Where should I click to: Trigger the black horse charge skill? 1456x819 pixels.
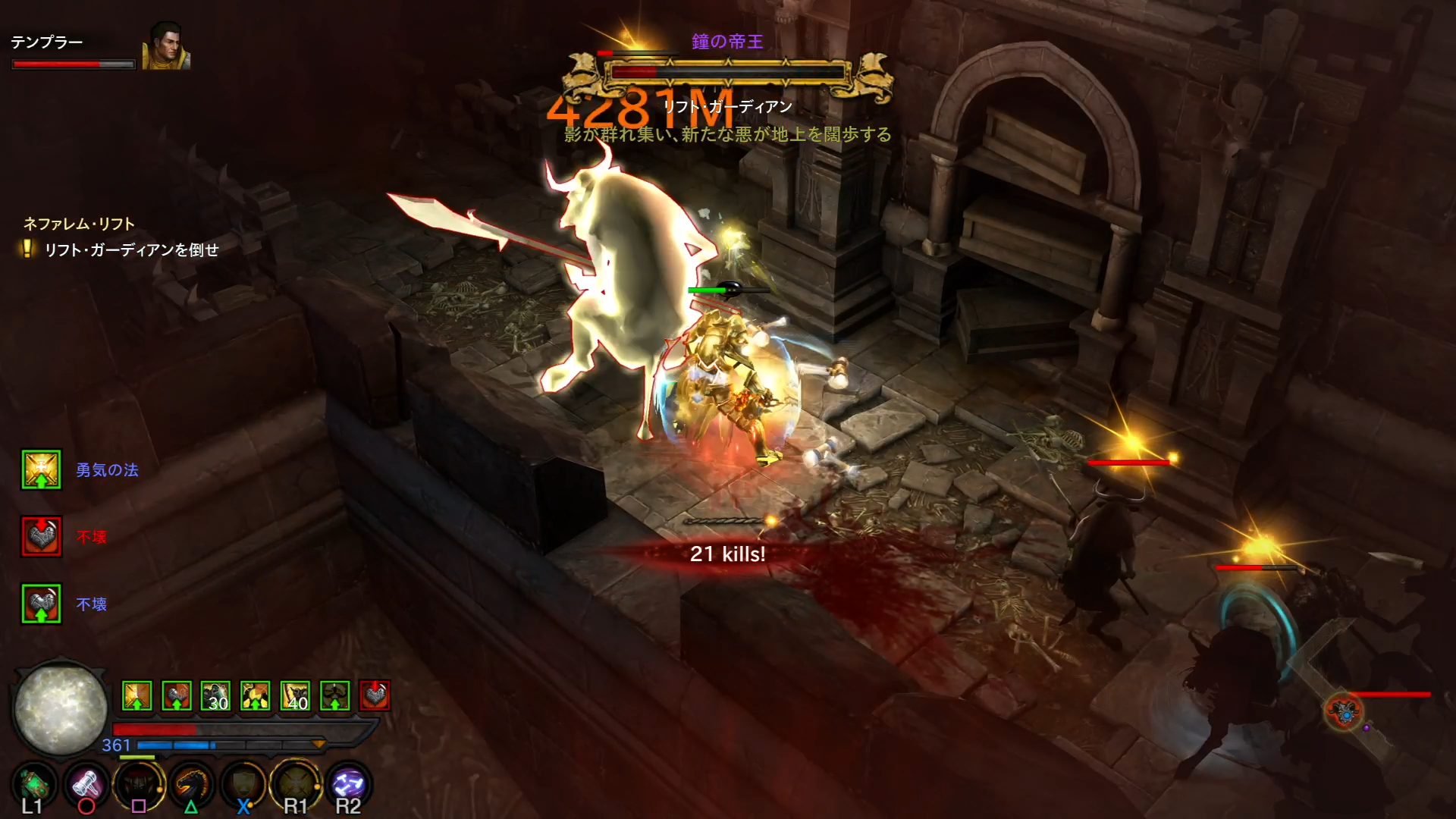[x=191, y=786]
